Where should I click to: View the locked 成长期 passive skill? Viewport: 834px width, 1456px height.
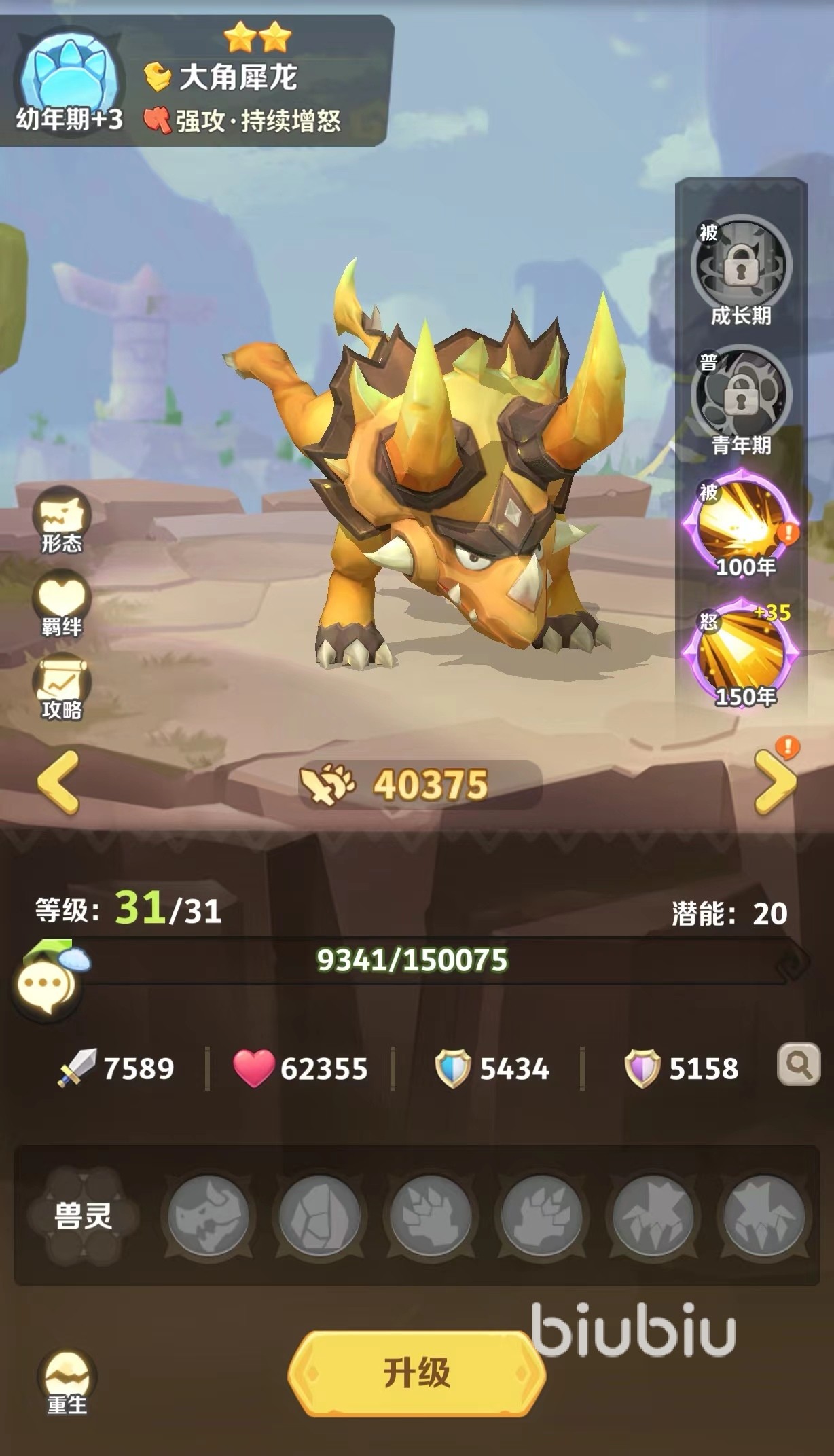(x=741, y=270)
